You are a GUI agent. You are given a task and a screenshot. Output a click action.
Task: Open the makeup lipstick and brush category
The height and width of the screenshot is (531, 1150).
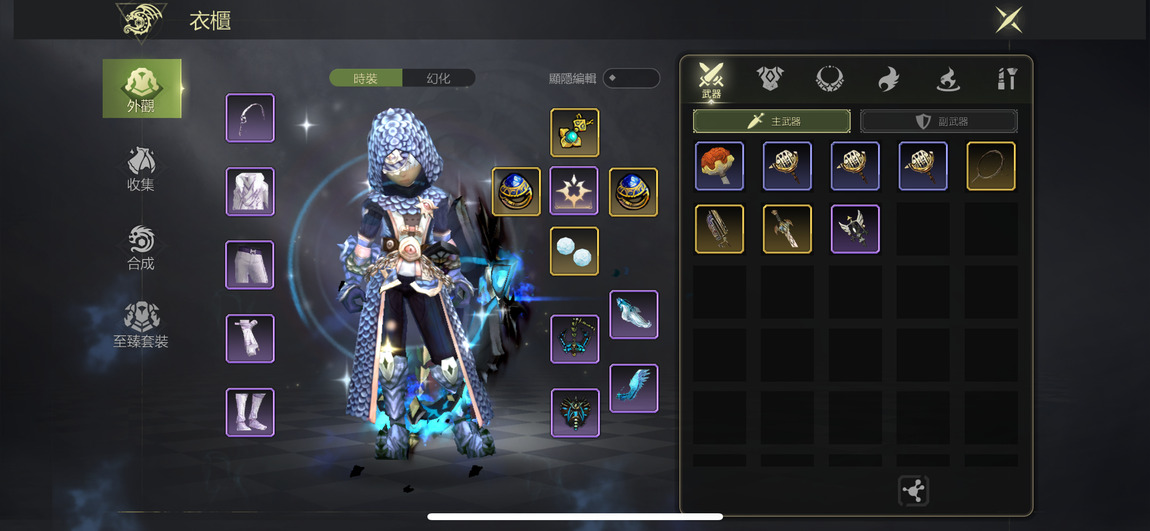point(1007,78)
